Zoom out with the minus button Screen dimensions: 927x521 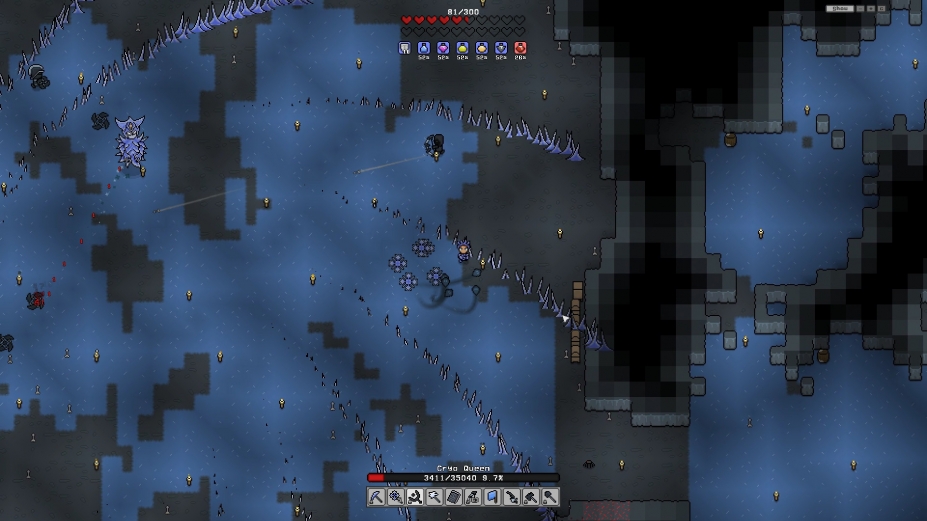click(x=860, y=9)
